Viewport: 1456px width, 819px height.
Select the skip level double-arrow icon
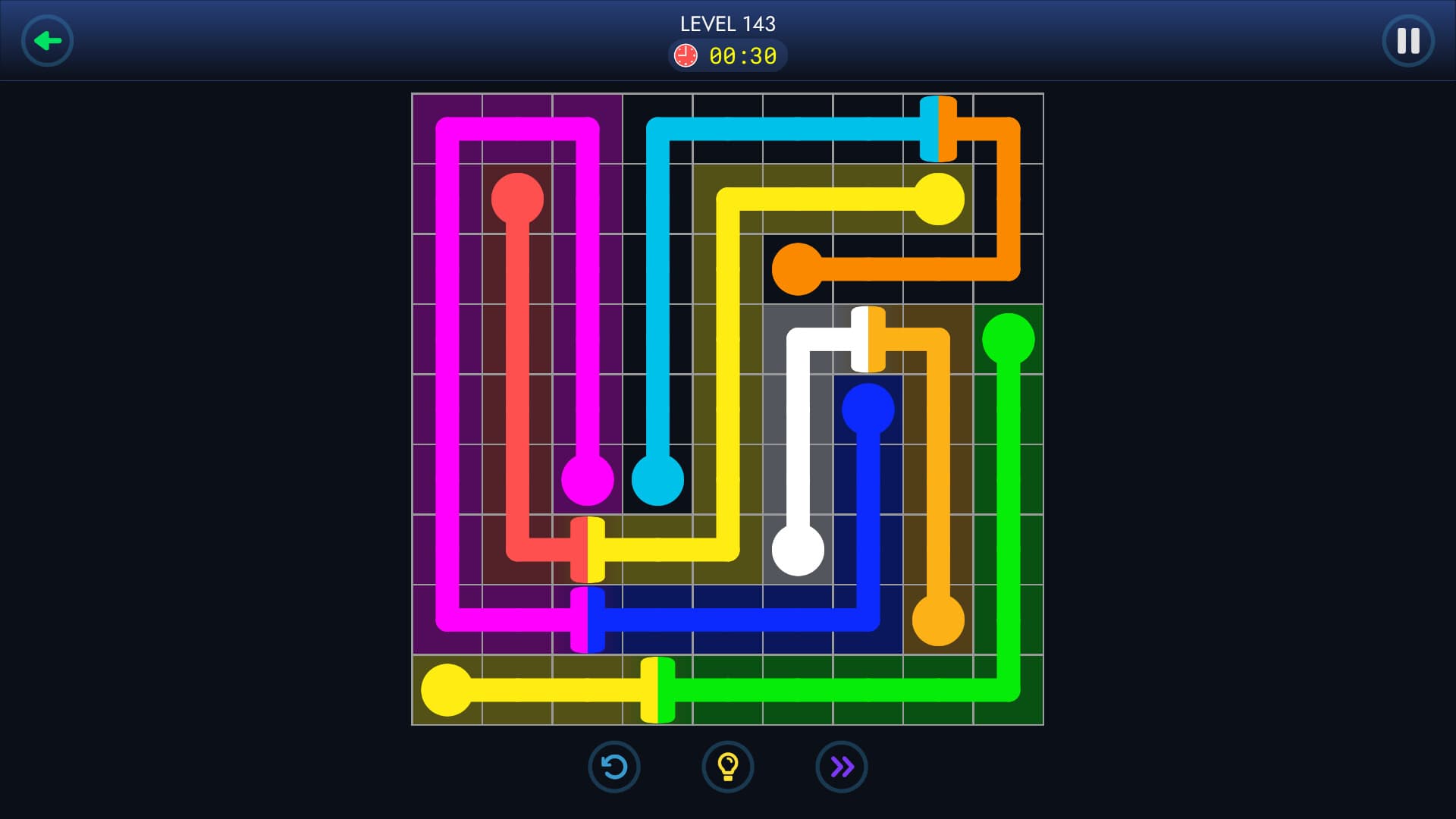coord(842,767)
